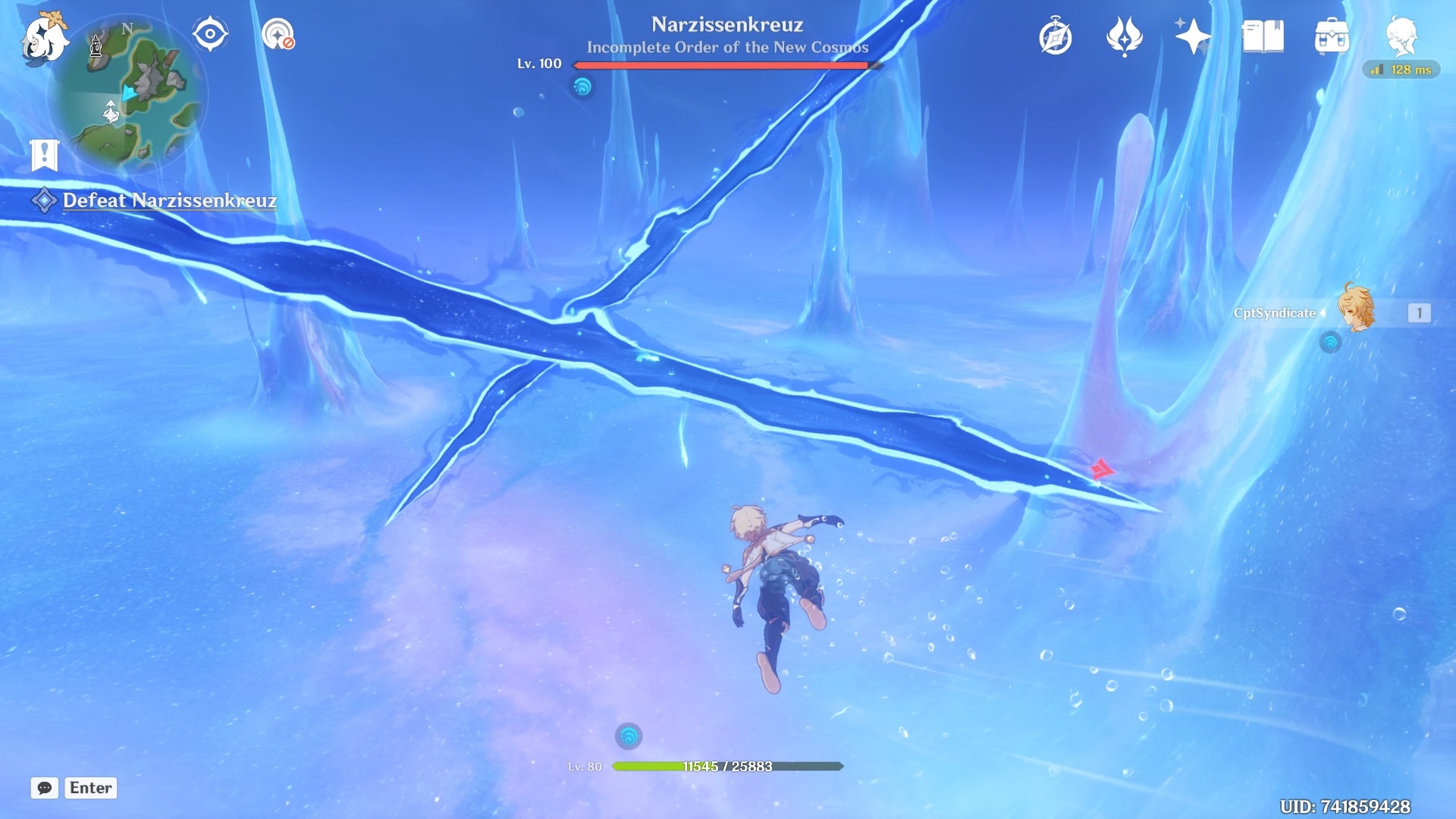Open the exclamation mark quest bookmark
1456x819 pixels.
(x=45, y=155)
